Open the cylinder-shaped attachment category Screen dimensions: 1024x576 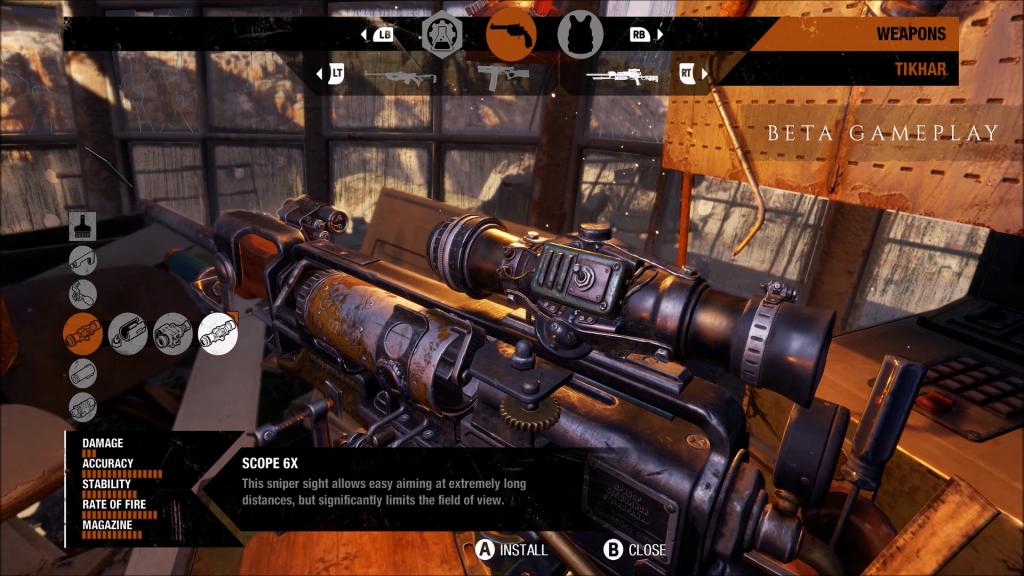[83, 373]
